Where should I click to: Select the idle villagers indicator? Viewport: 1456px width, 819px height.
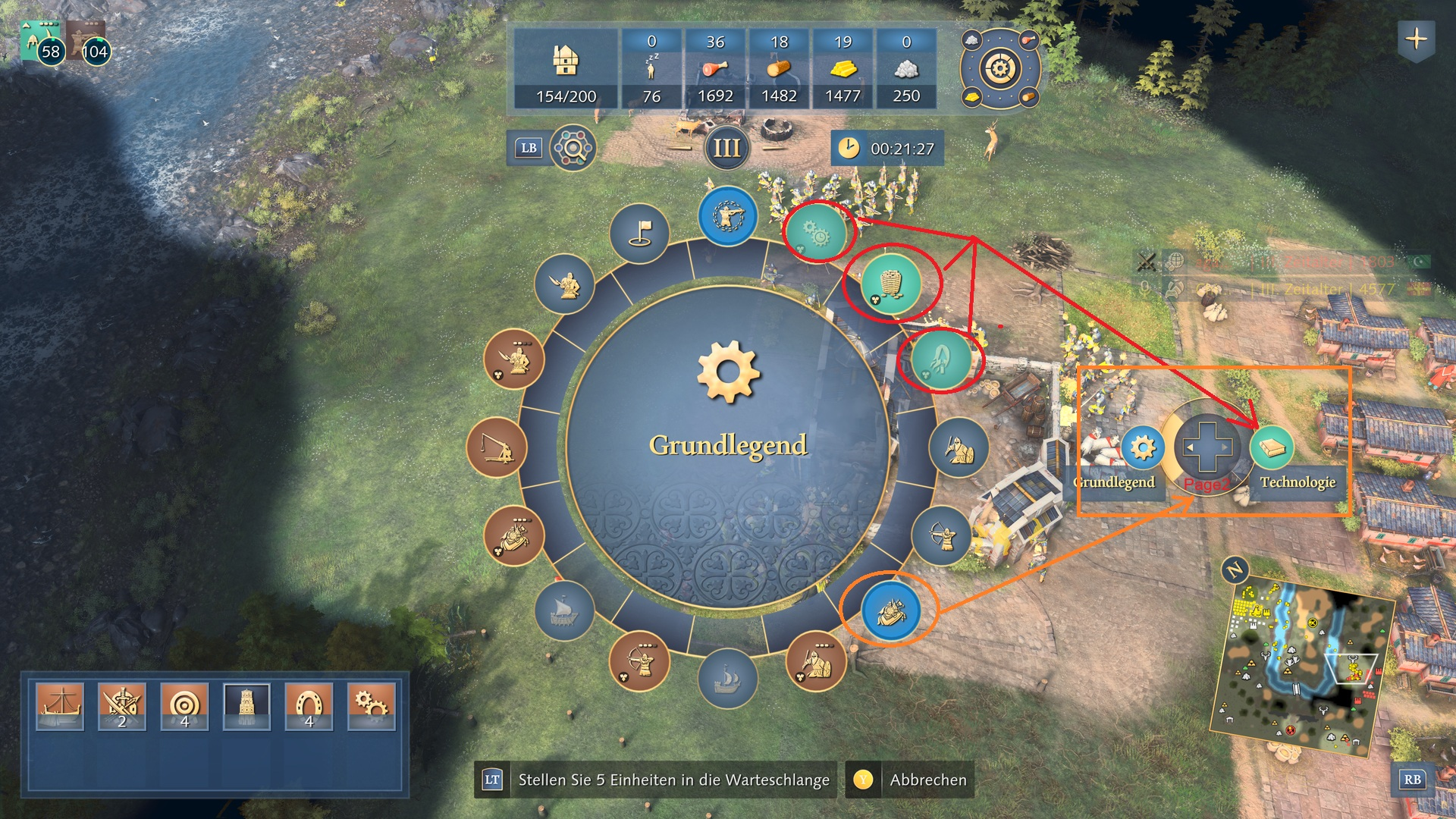[651, 70]
